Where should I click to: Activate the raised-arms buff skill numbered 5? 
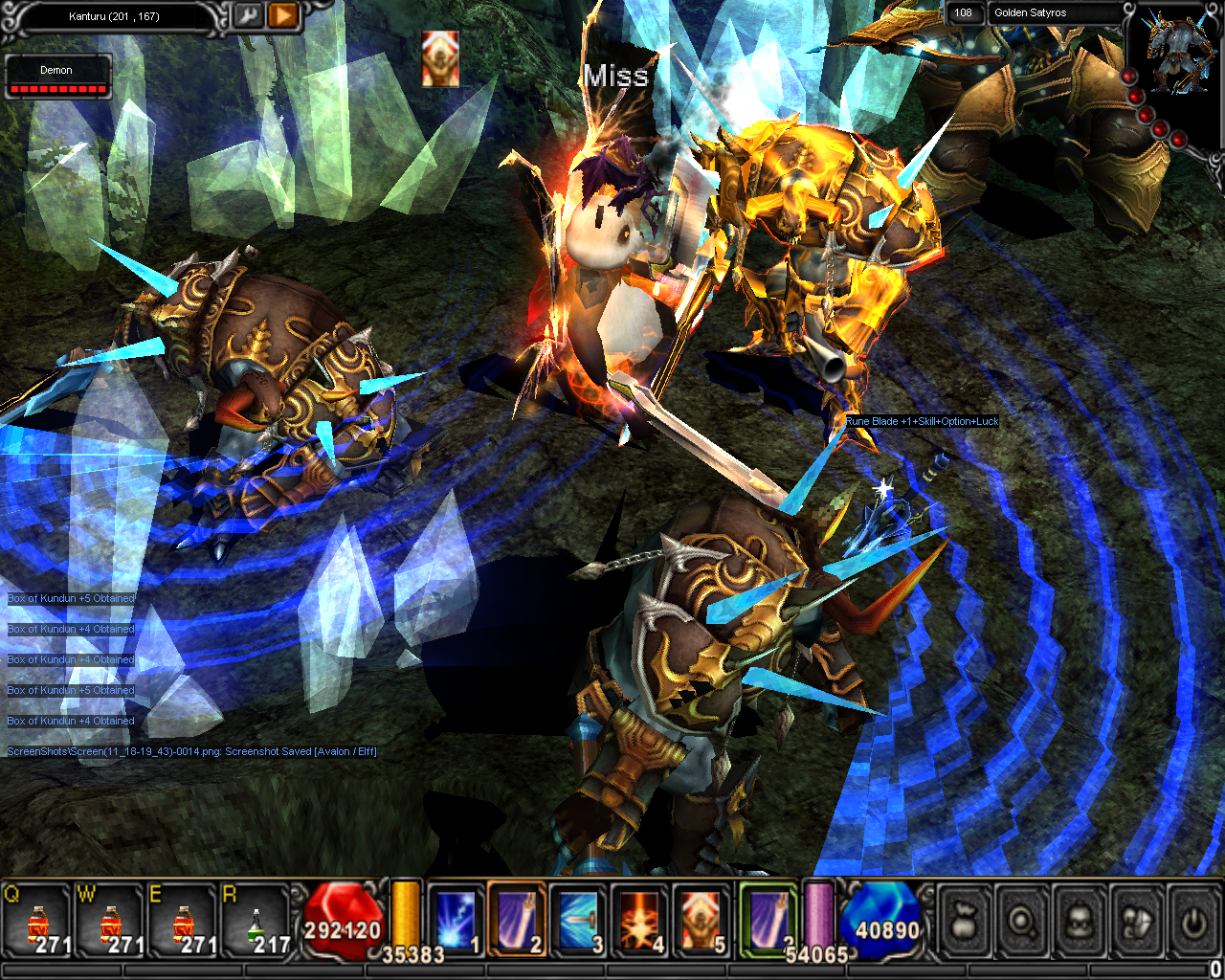pyautogui.click(x=701, y=920)
